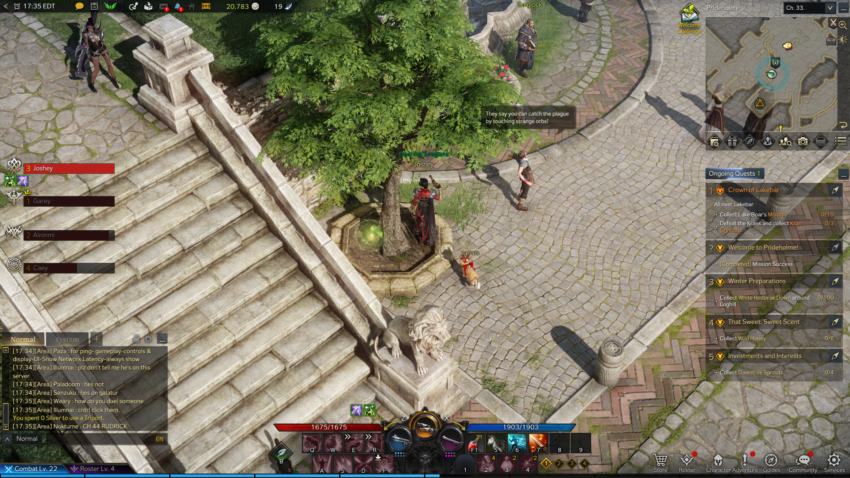Open the Roster menu
Viewport: 850px width, 478px height.
coord(688,461)
